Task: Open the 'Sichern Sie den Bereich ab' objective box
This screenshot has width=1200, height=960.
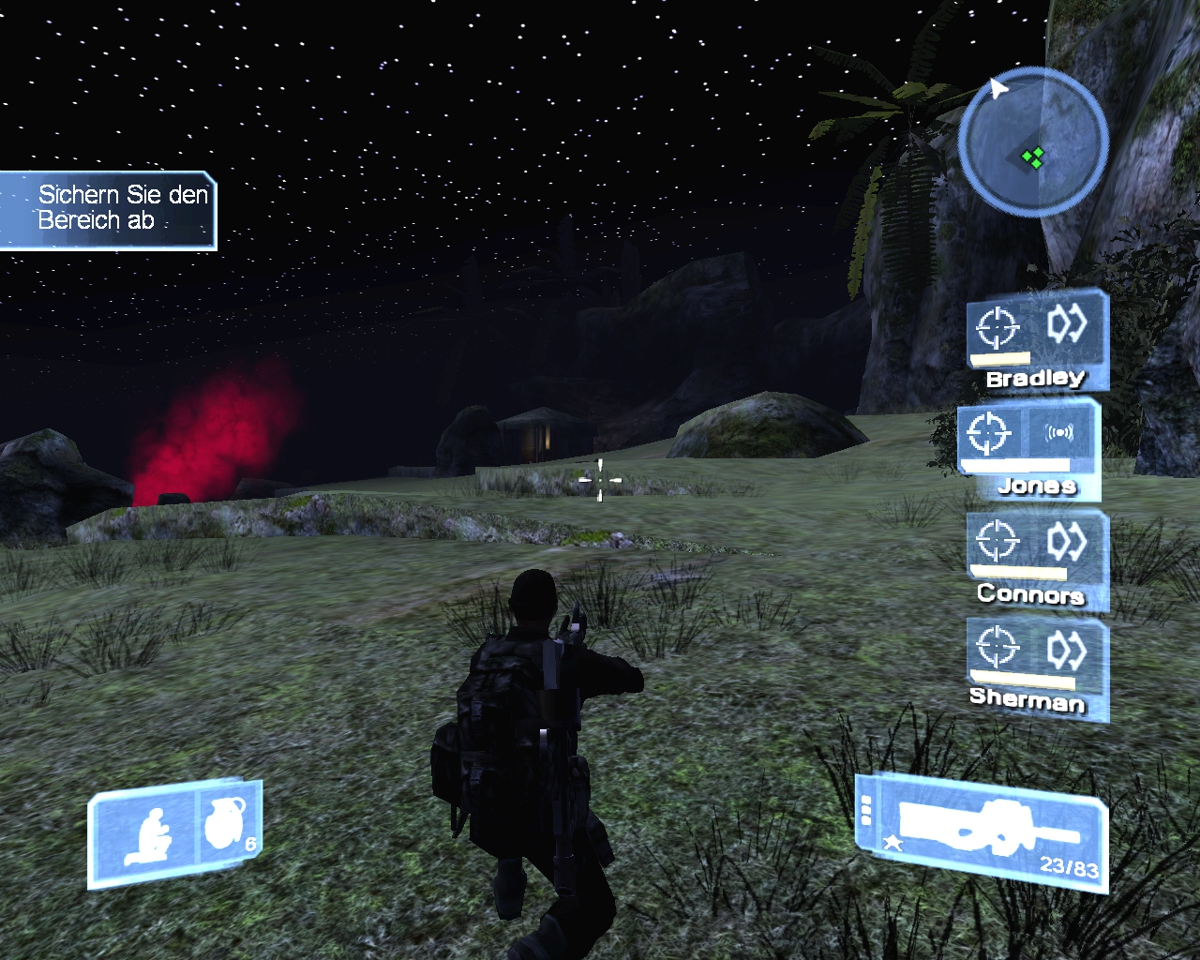Action: (x=108, y=208)
